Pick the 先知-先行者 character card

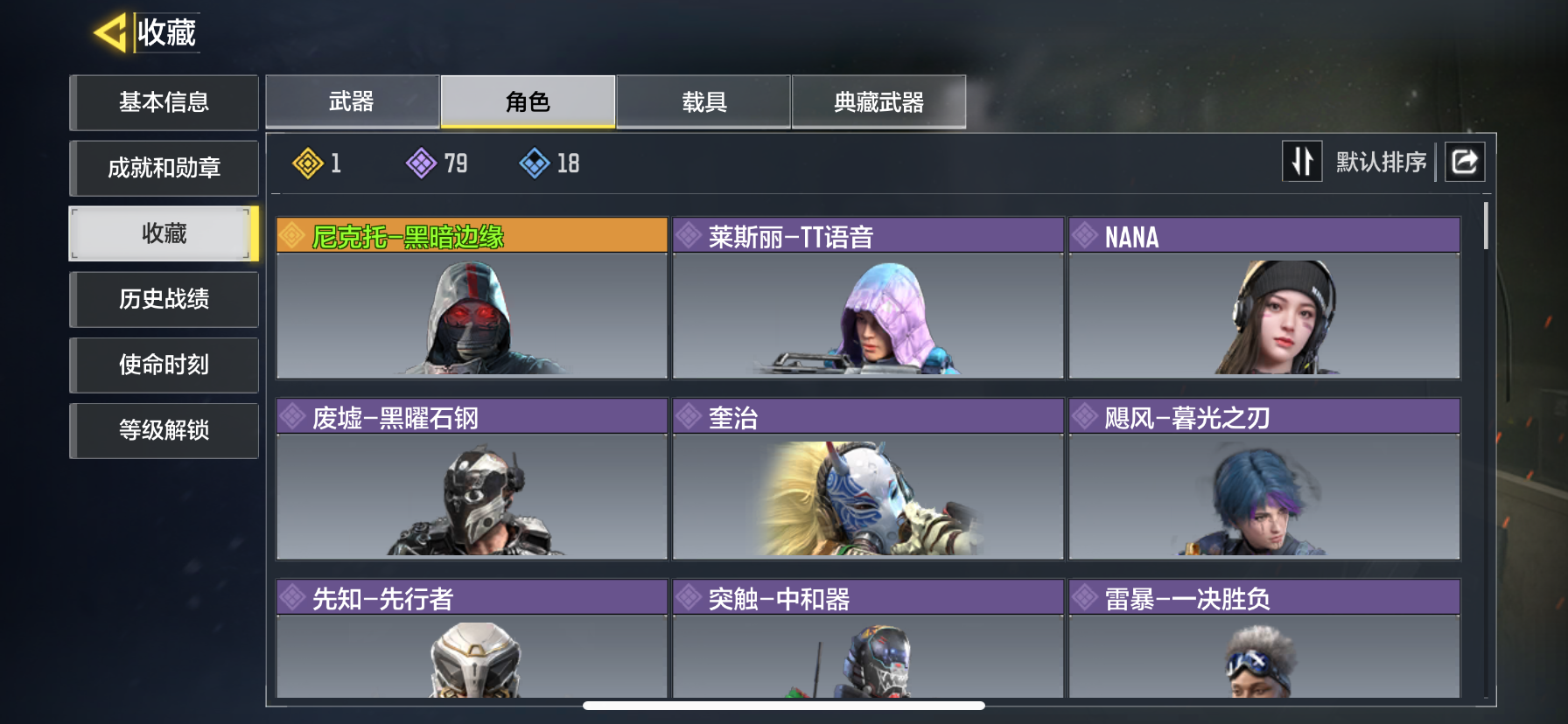point(472,640)
